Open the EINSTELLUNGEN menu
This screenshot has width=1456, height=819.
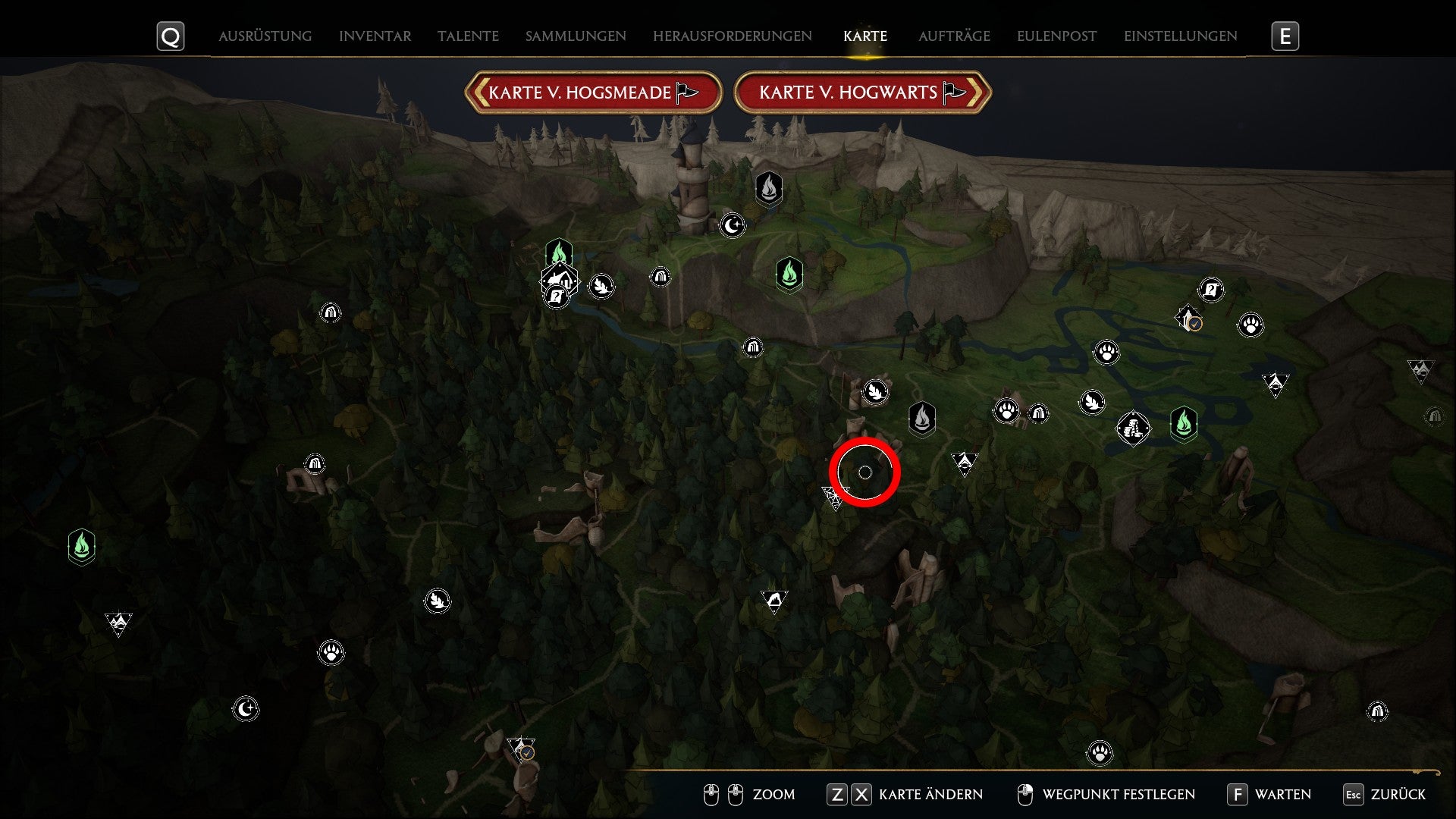(x=1180, y=35)
